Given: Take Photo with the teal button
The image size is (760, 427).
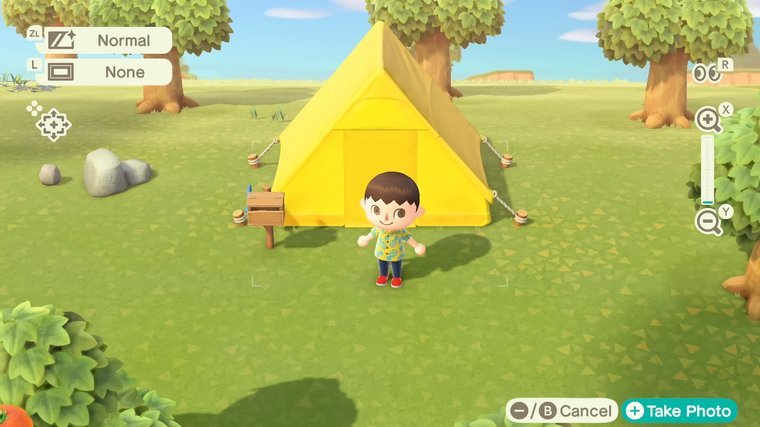Looking at the screenshot, I should [680, 411].
